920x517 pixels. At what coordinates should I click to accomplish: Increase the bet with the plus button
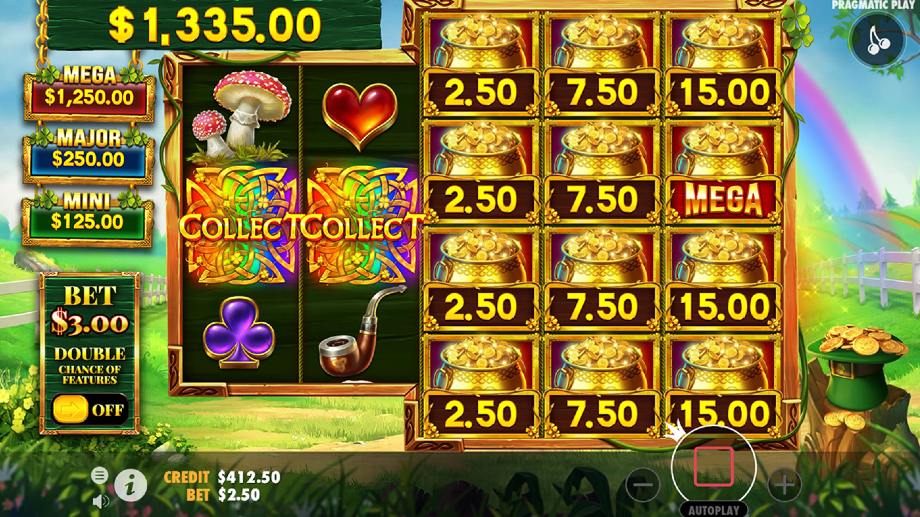click(784, 486)
